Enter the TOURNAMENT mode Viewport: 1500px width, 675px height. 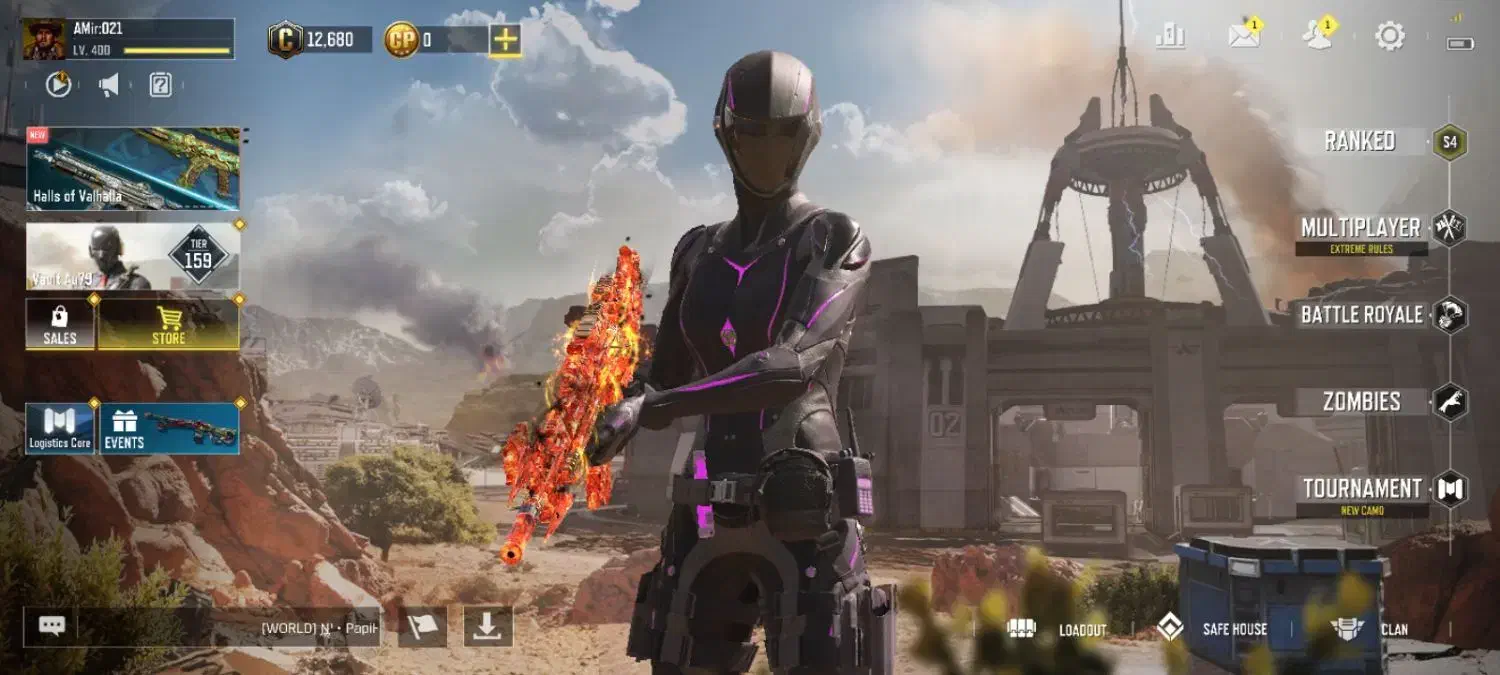click(x=1362, y=489)
